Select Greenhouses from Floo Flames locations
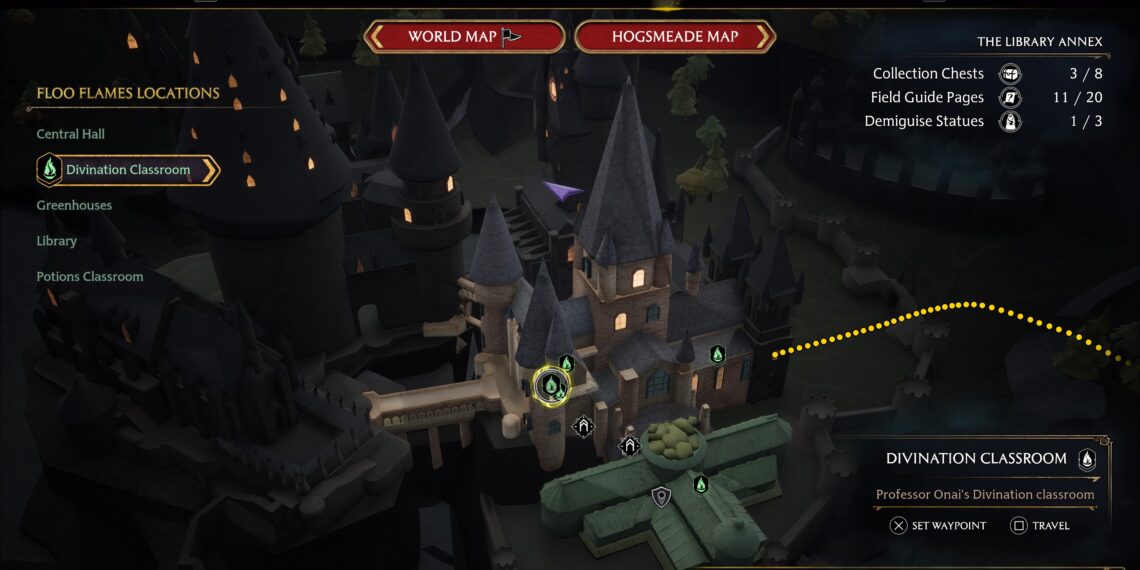Viewport: 1140px width, 570px height. [74, 205]
